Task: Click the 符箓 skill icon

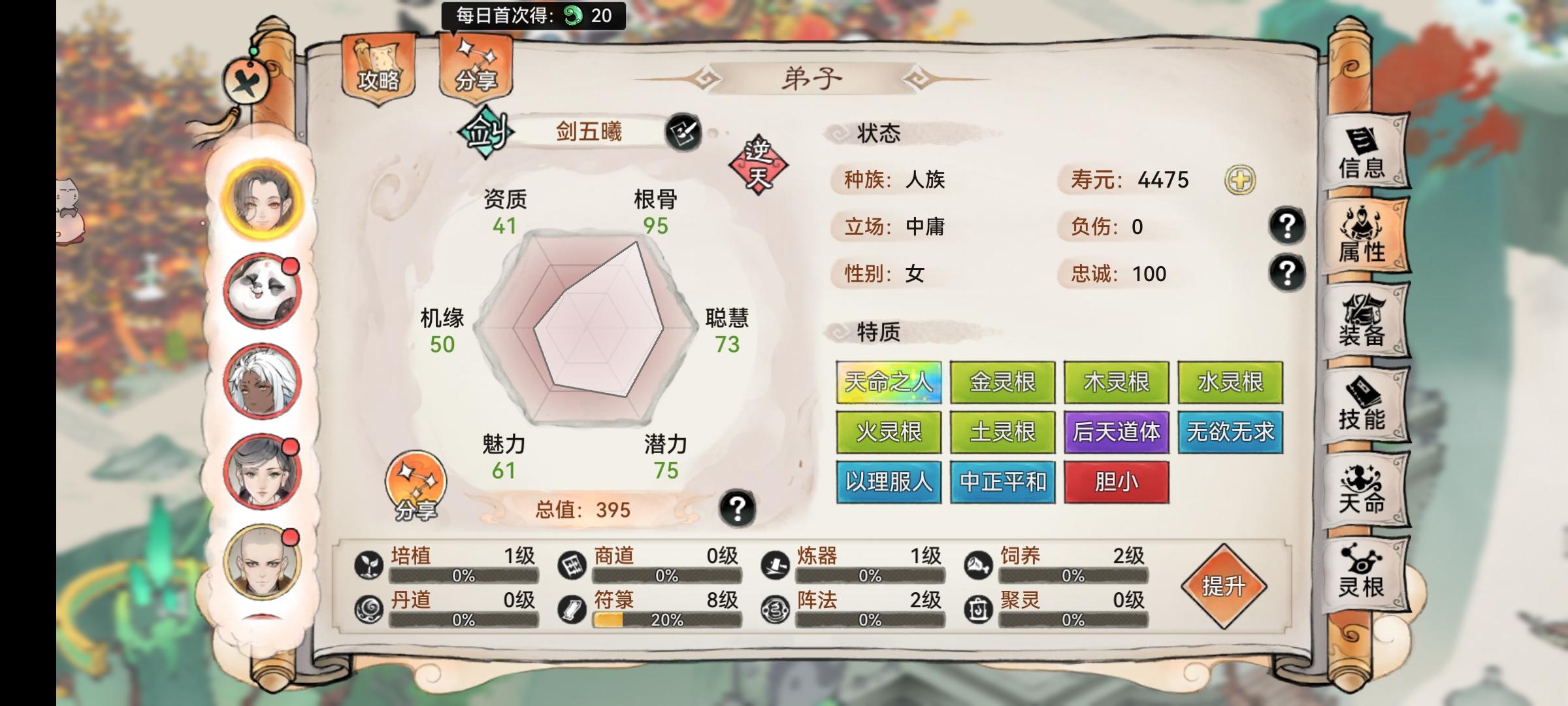Action: [572, 609]
